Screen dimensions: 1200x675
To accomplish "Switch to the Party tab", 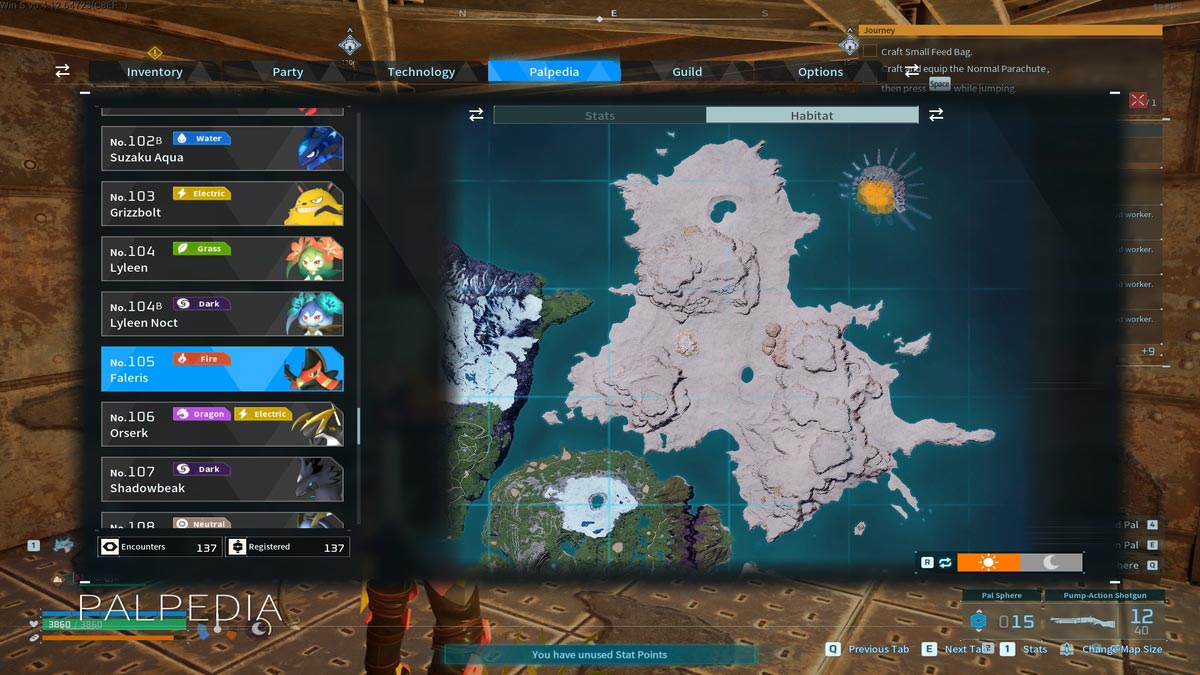I will (x=287, y=72).
